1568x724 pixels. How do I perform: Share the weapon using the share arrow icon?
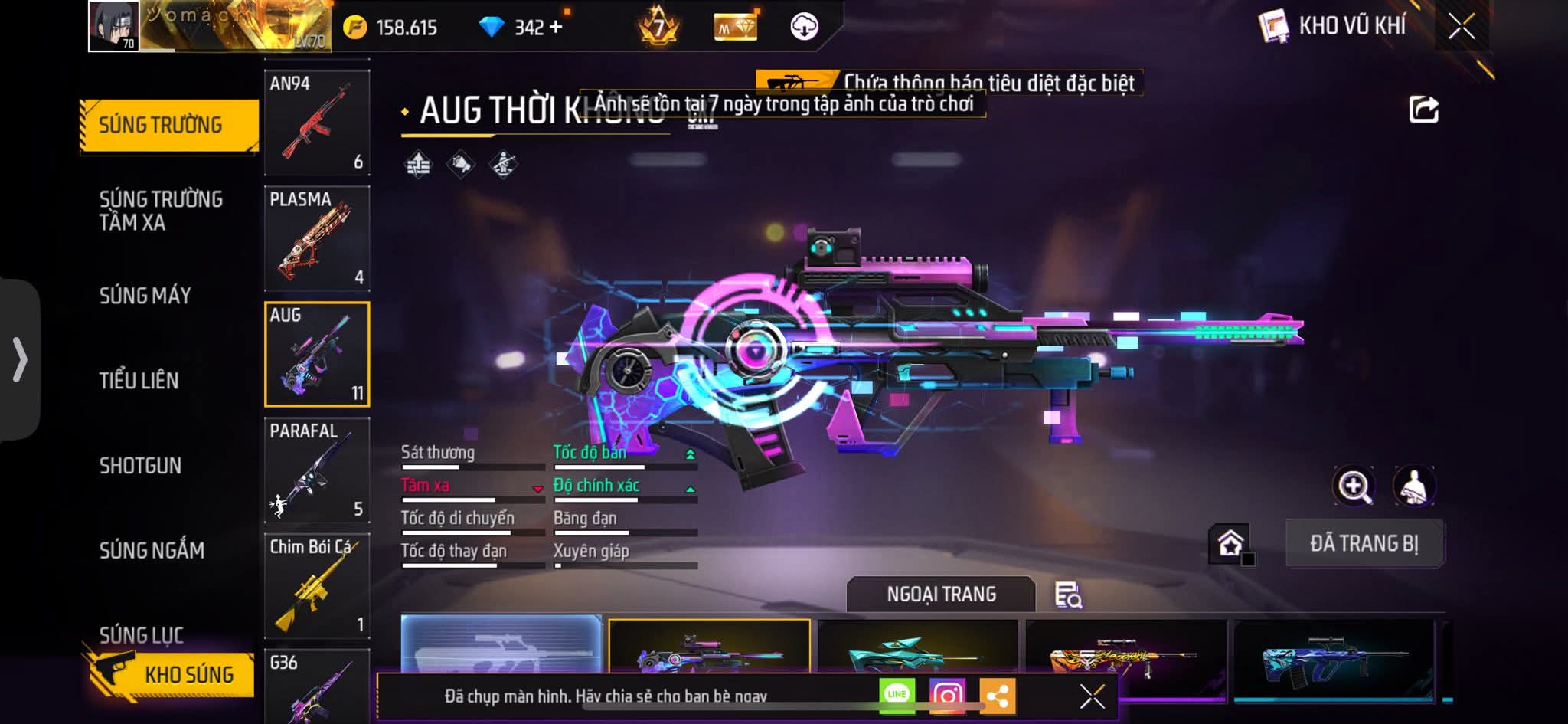point(1423,110)
